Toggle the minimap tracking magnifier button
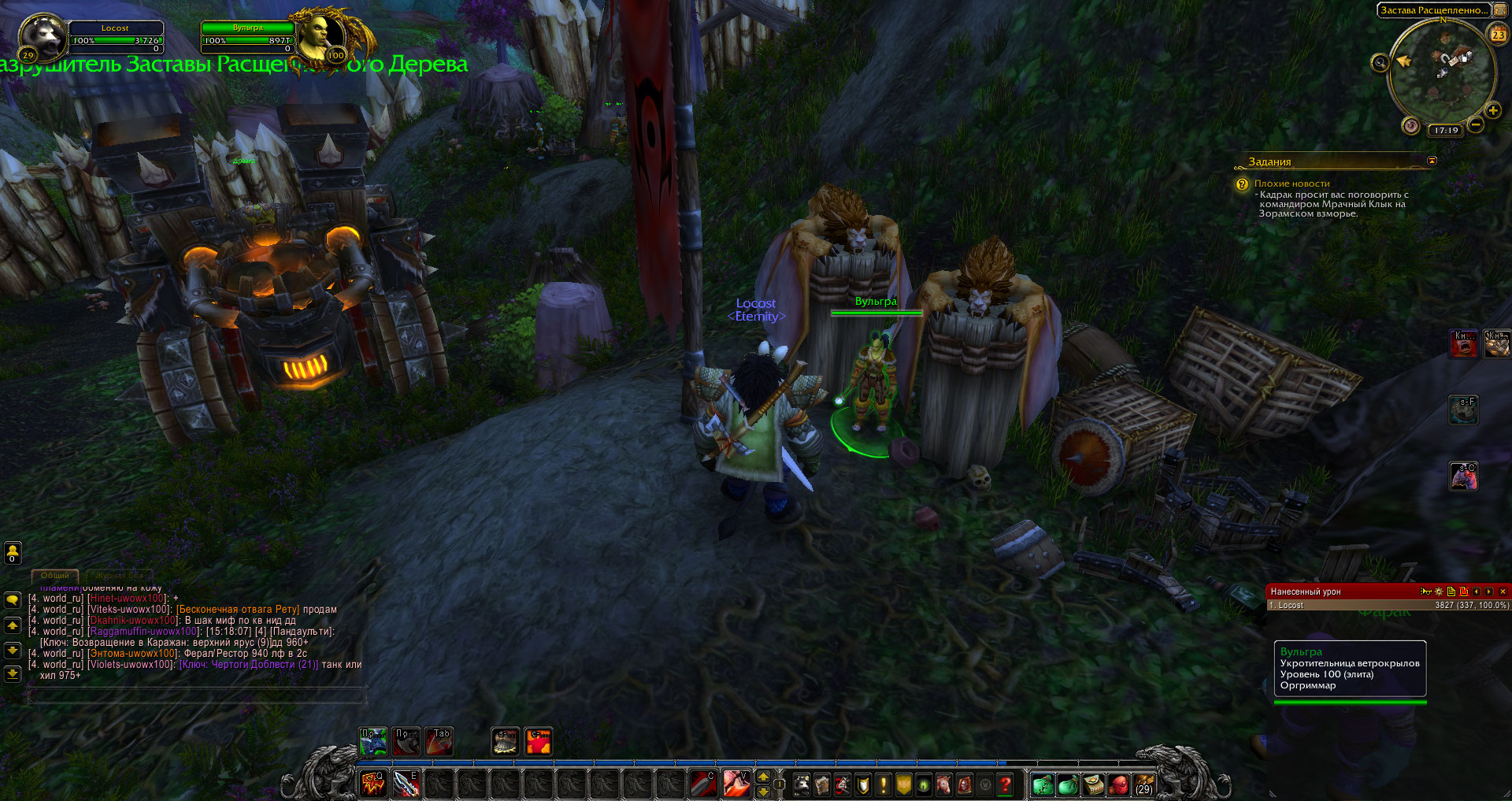Viewport: 1512px width, 801px height. 1380,63
